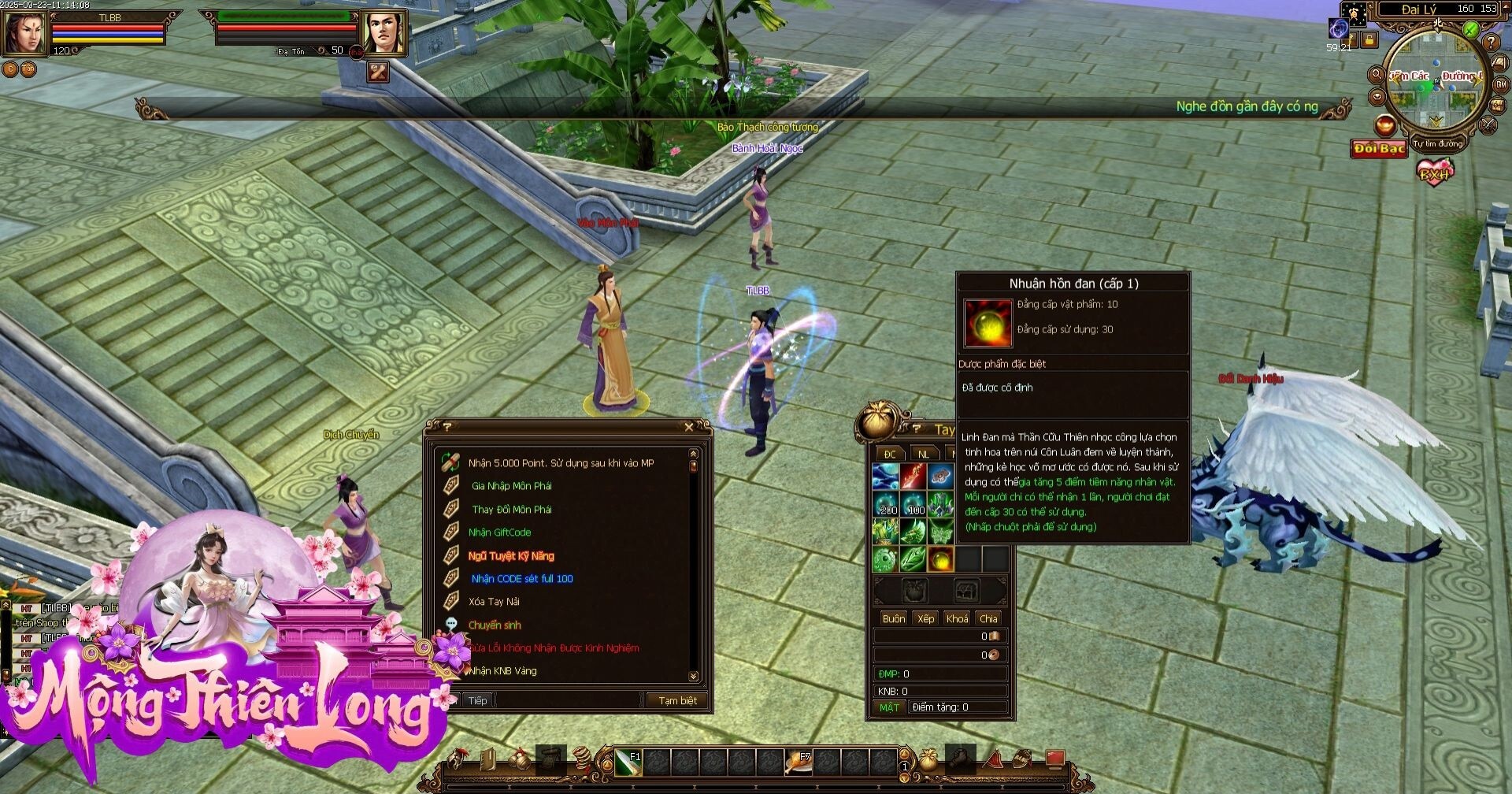The width and height of the screenshot is (1512, 794).
Task: Lock items using the "Khoá" button
Action: (x=957, y=618)
